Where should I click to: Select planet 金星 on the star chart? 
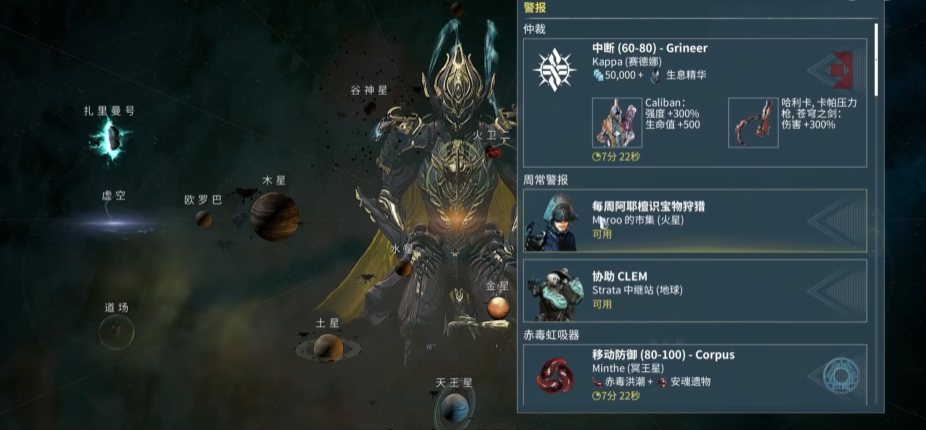click(497, 308)
